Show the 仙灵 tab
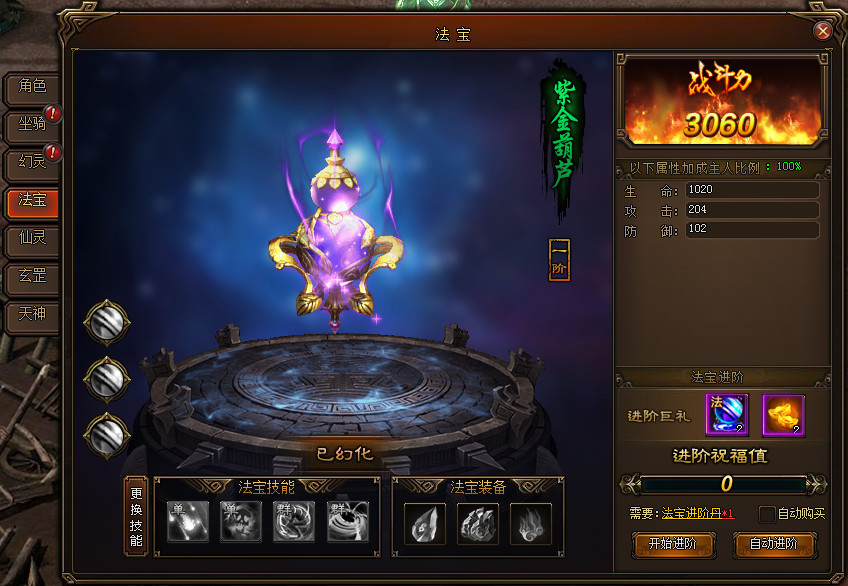 pyautogui.click(x=33, y=239)
